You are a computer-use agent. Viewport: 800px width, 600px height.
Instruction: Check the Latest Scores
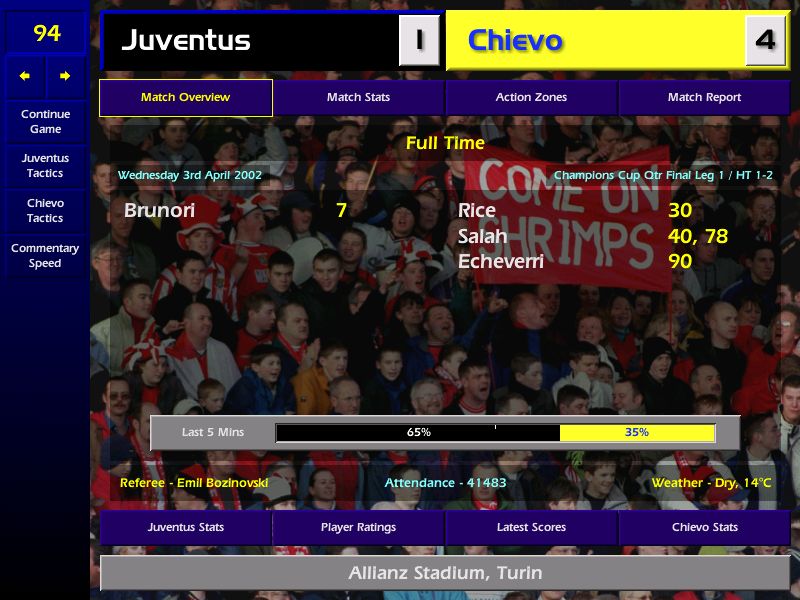pos(531,527)
